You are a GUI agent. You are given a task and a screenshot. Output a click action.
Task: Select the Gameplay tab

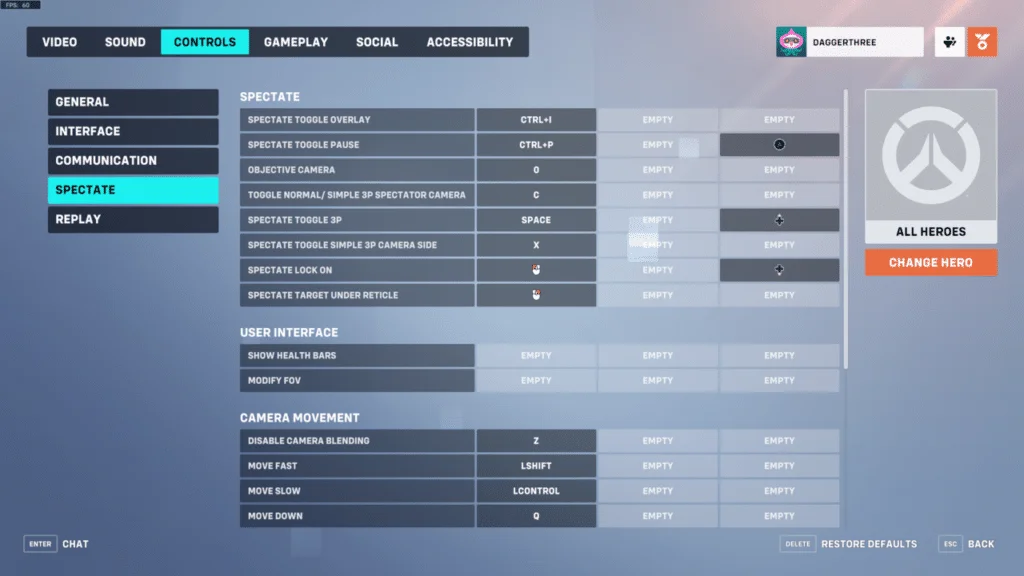[296, 42]
